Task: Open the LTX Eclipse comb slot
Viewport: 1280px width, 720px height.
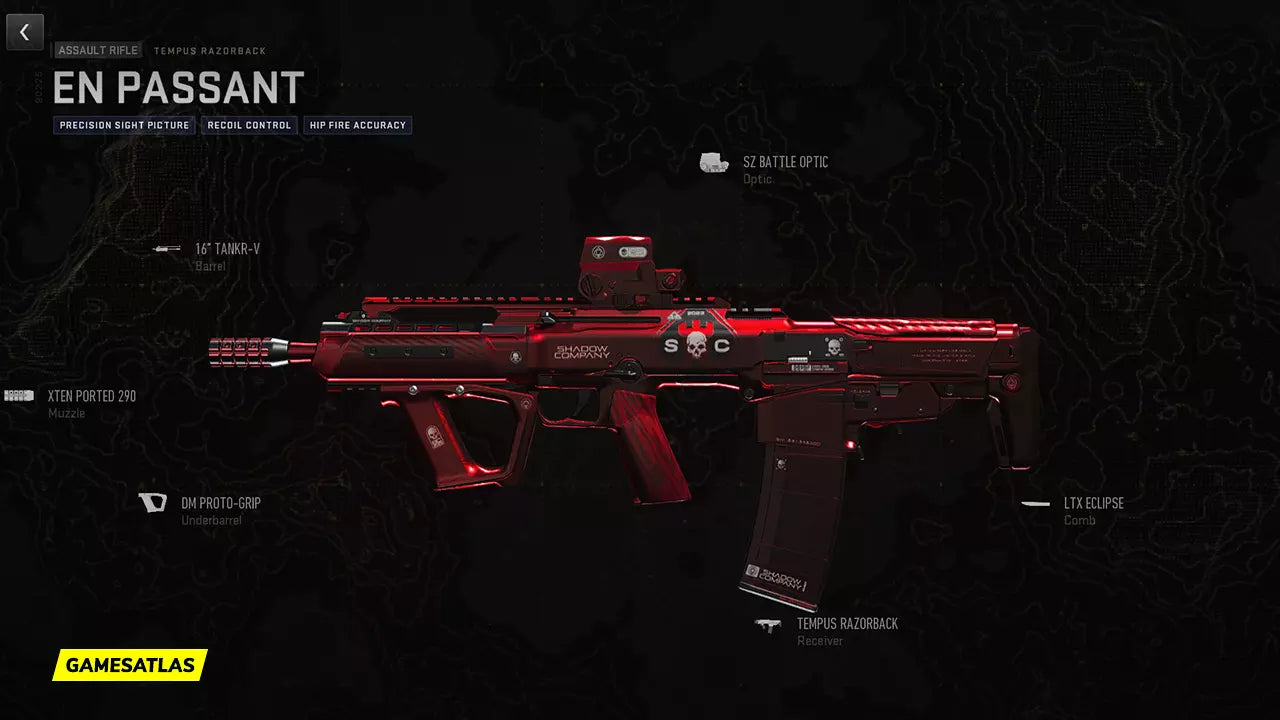Action: coord(1093,503)
